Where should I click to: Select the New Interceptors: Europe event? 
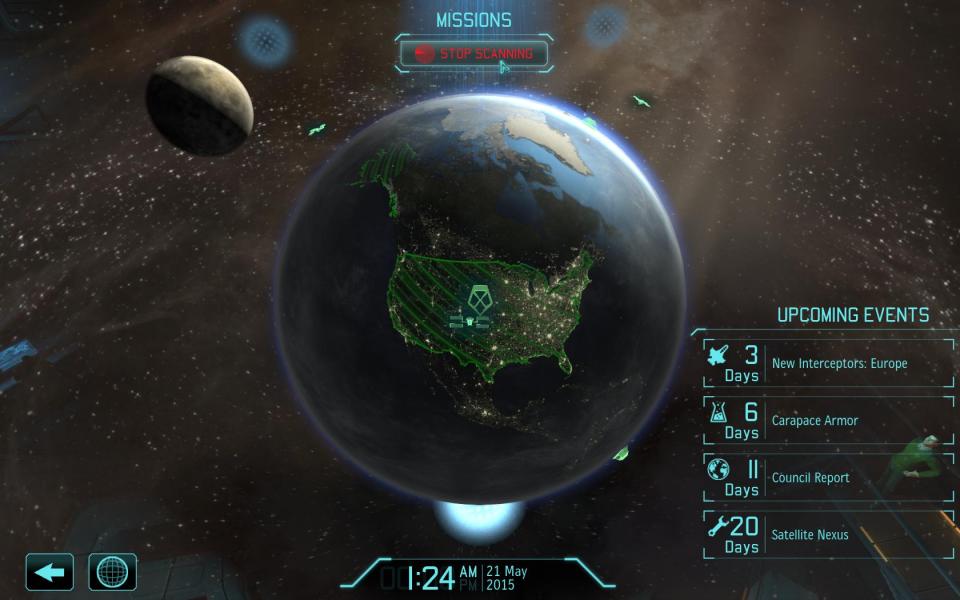pos(829,363)
